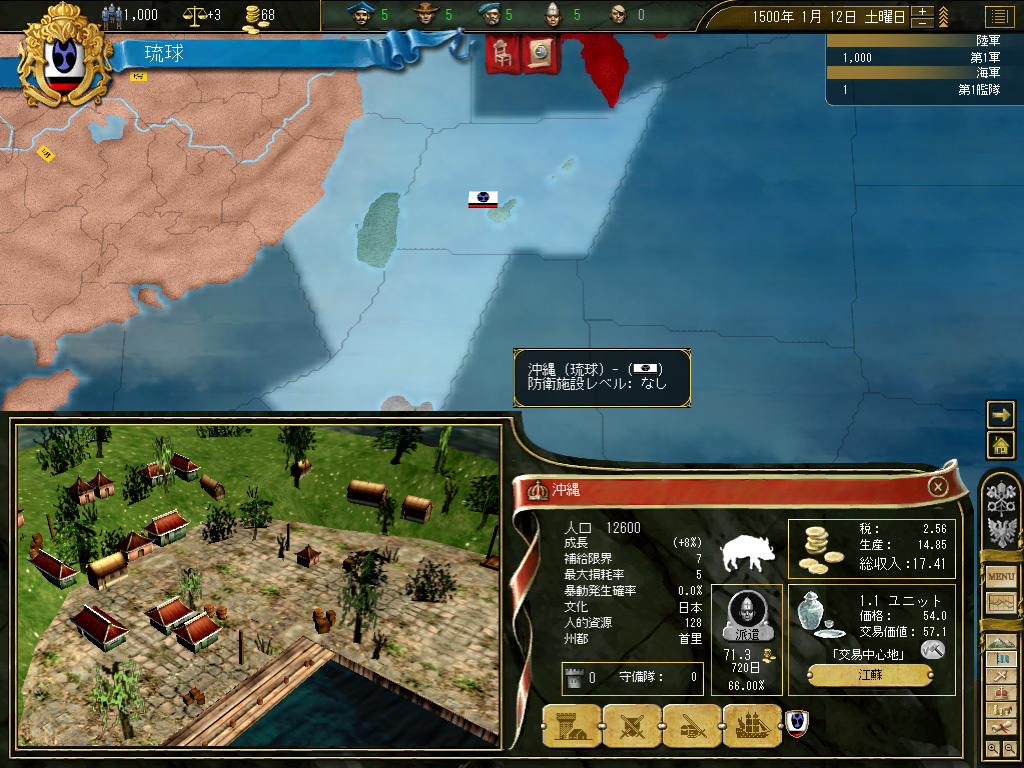This screenshot has height=768, width=1024.
Task: Open the ledger graph button
Action: click(1001, 603)
